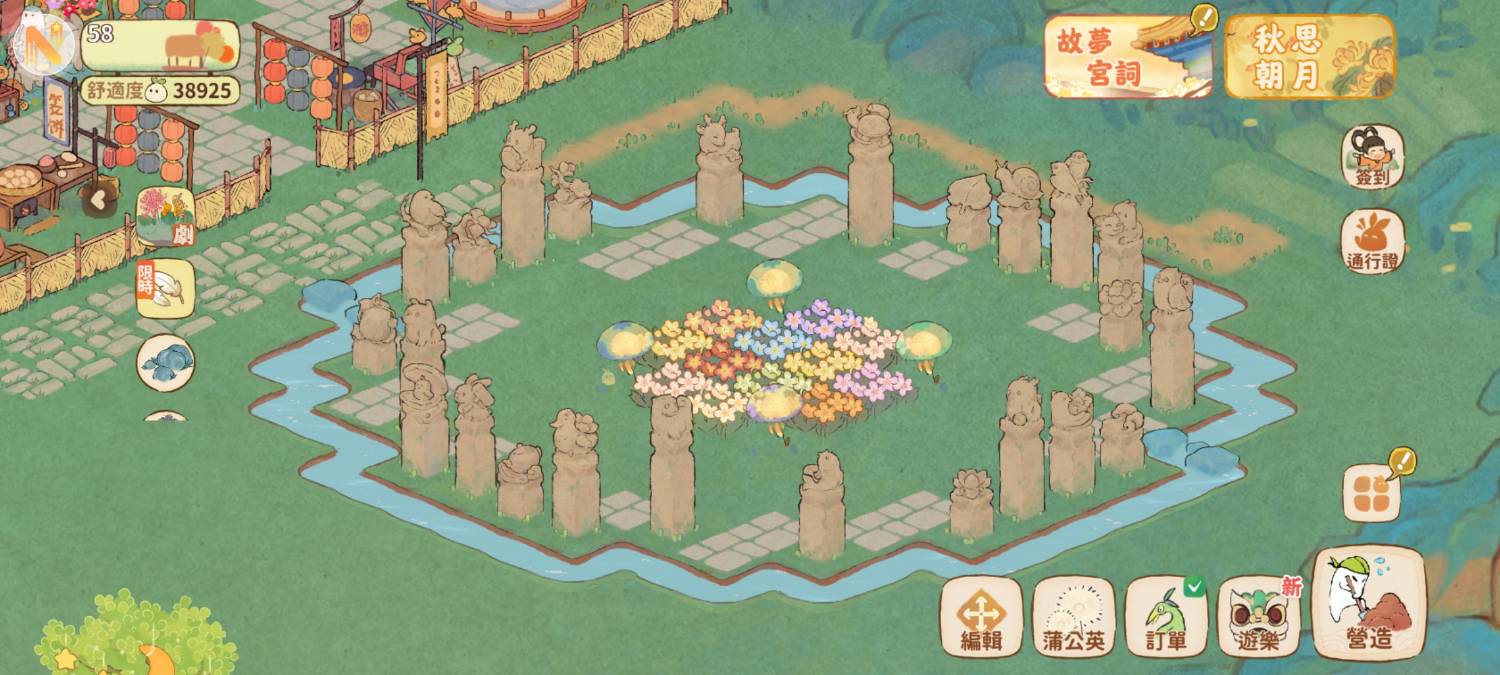The image size is (1500, 675).
Task: Open the 限時 limited-time feather icon
Action: coord(165,289)
